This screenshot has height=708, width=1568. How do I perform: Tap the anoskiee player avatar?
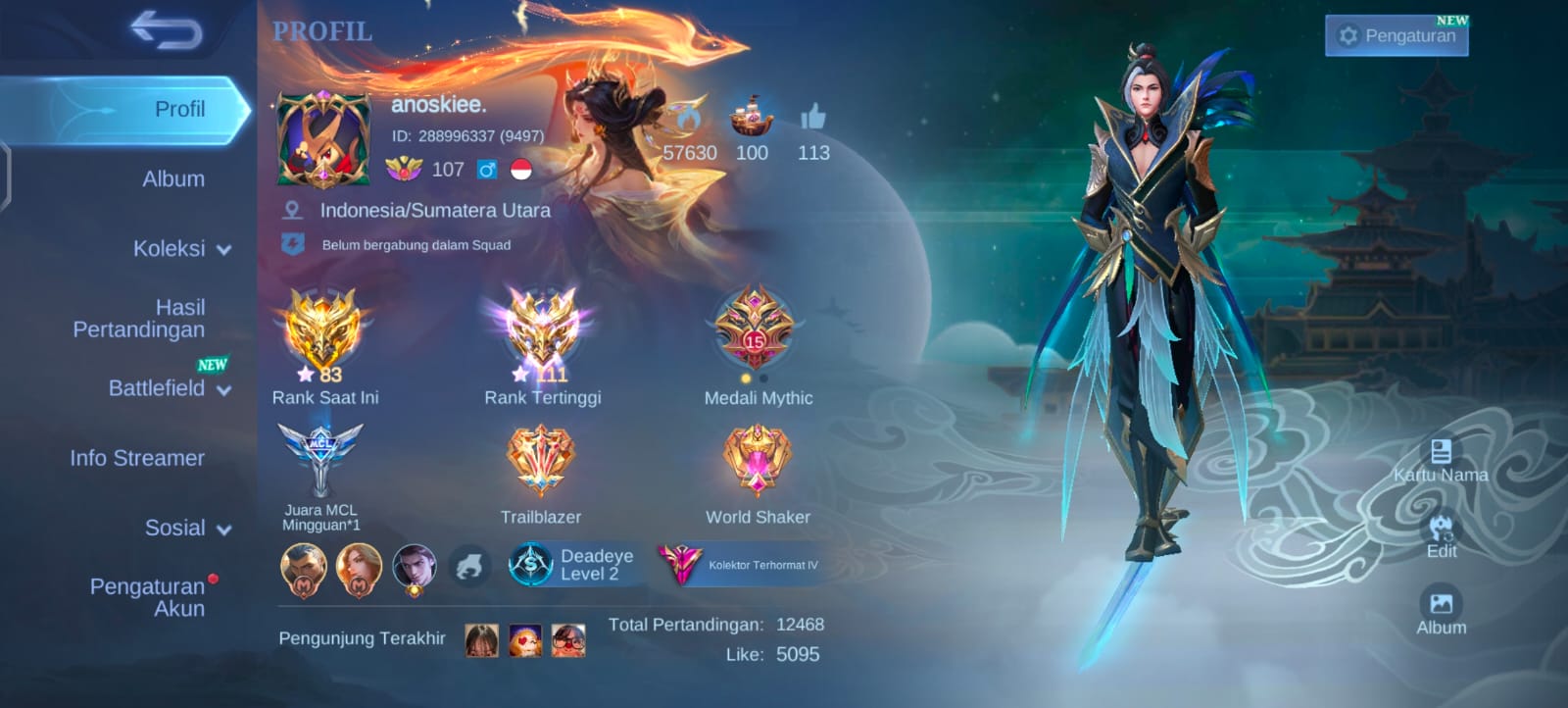pyautogui.click(x=323, y=139)
